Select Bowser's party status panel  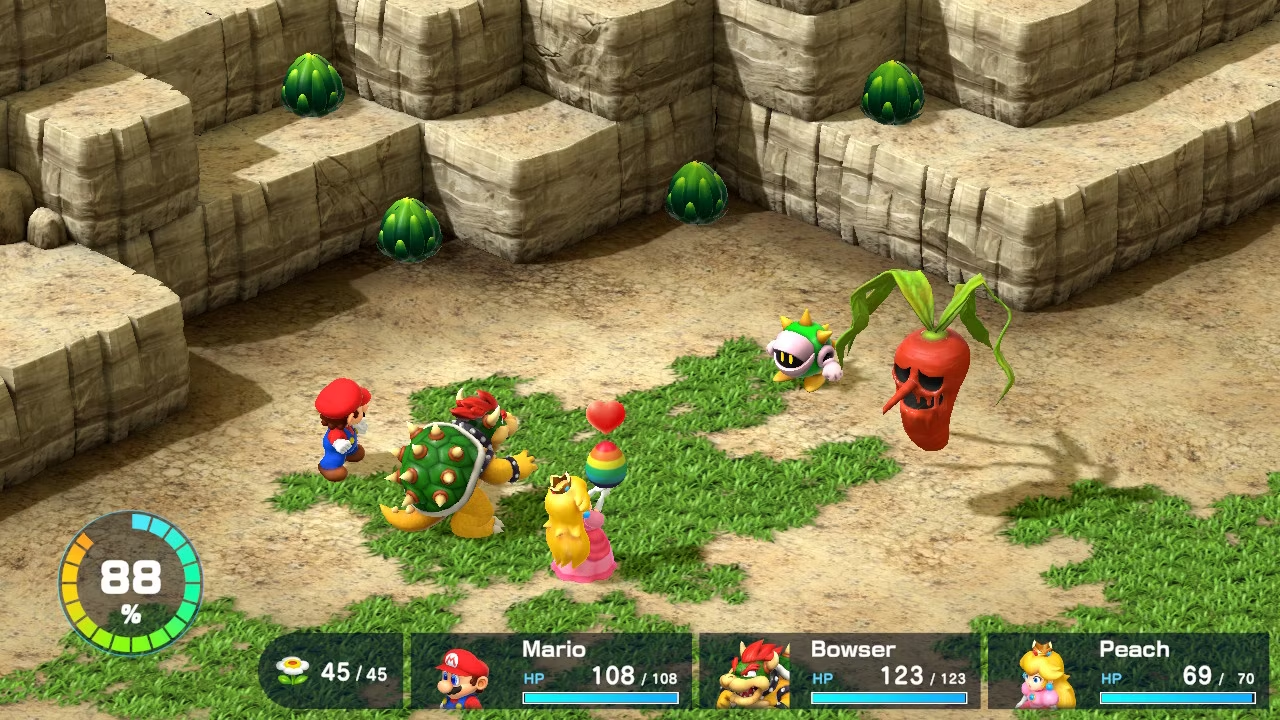click(x=840, y=671)
